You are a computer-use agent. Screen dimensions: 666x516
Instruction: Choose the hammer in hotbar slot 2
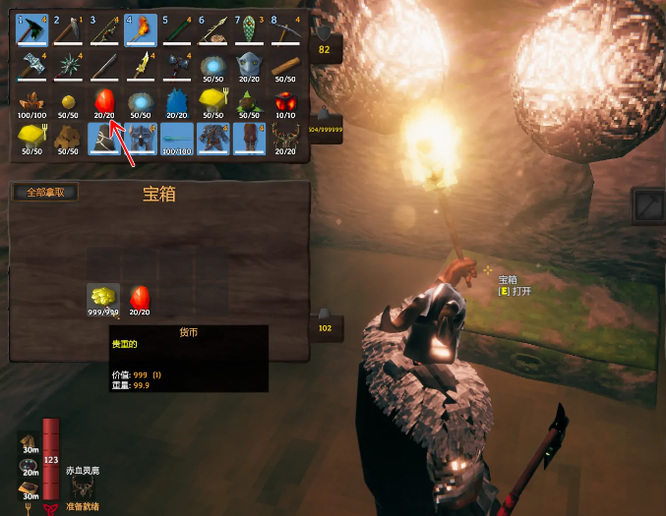[x=67, y=30]
